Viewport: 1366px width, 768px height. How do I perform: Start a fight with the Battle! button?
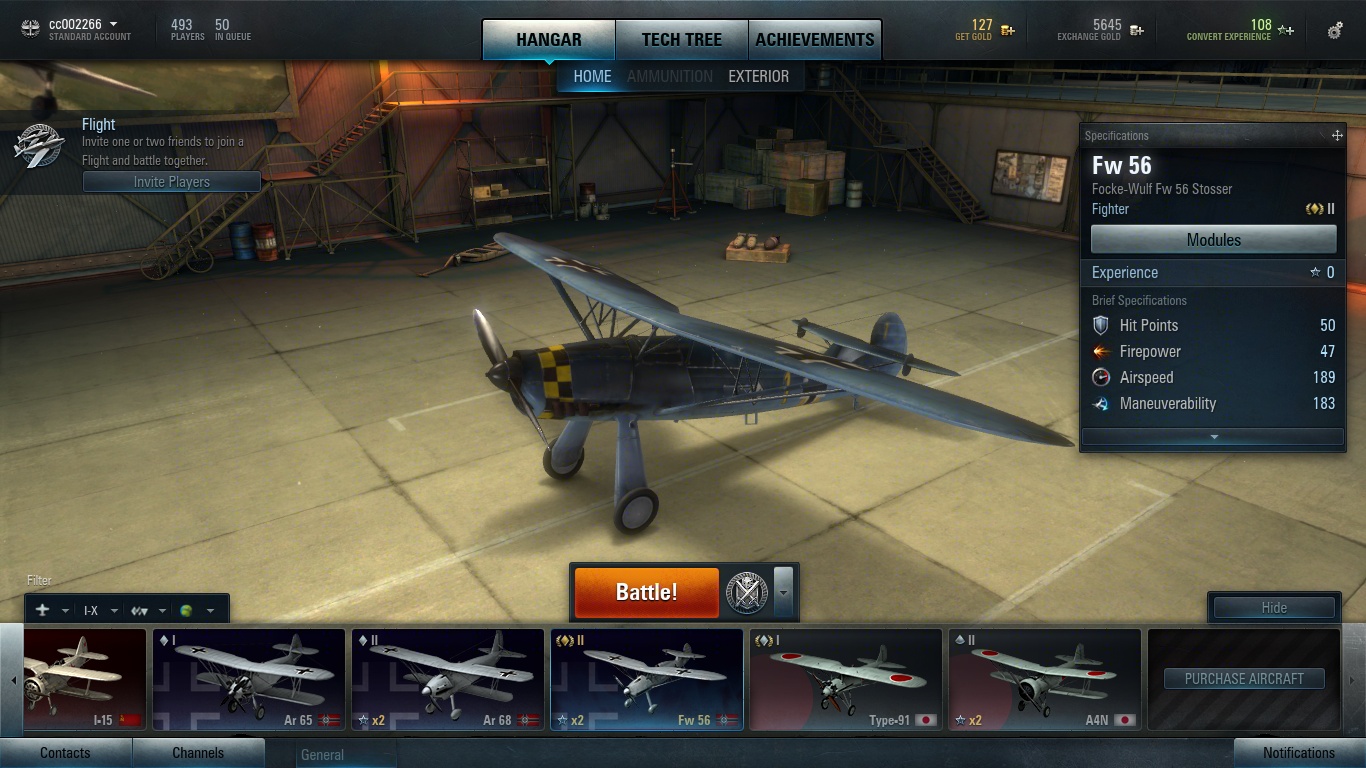646,592
